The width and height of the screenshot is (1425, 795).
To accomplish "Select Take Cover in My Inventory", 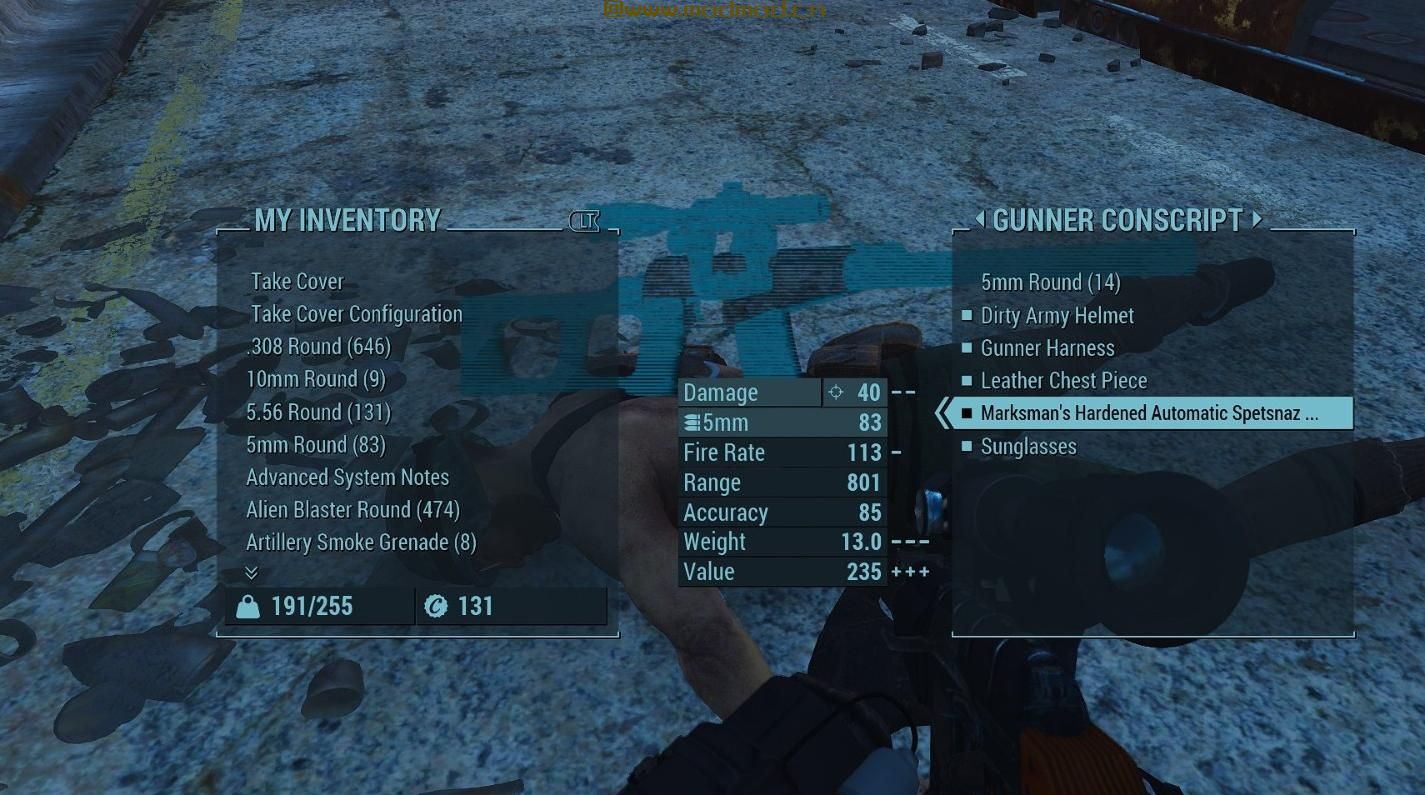I will click(x=297, y=282).
